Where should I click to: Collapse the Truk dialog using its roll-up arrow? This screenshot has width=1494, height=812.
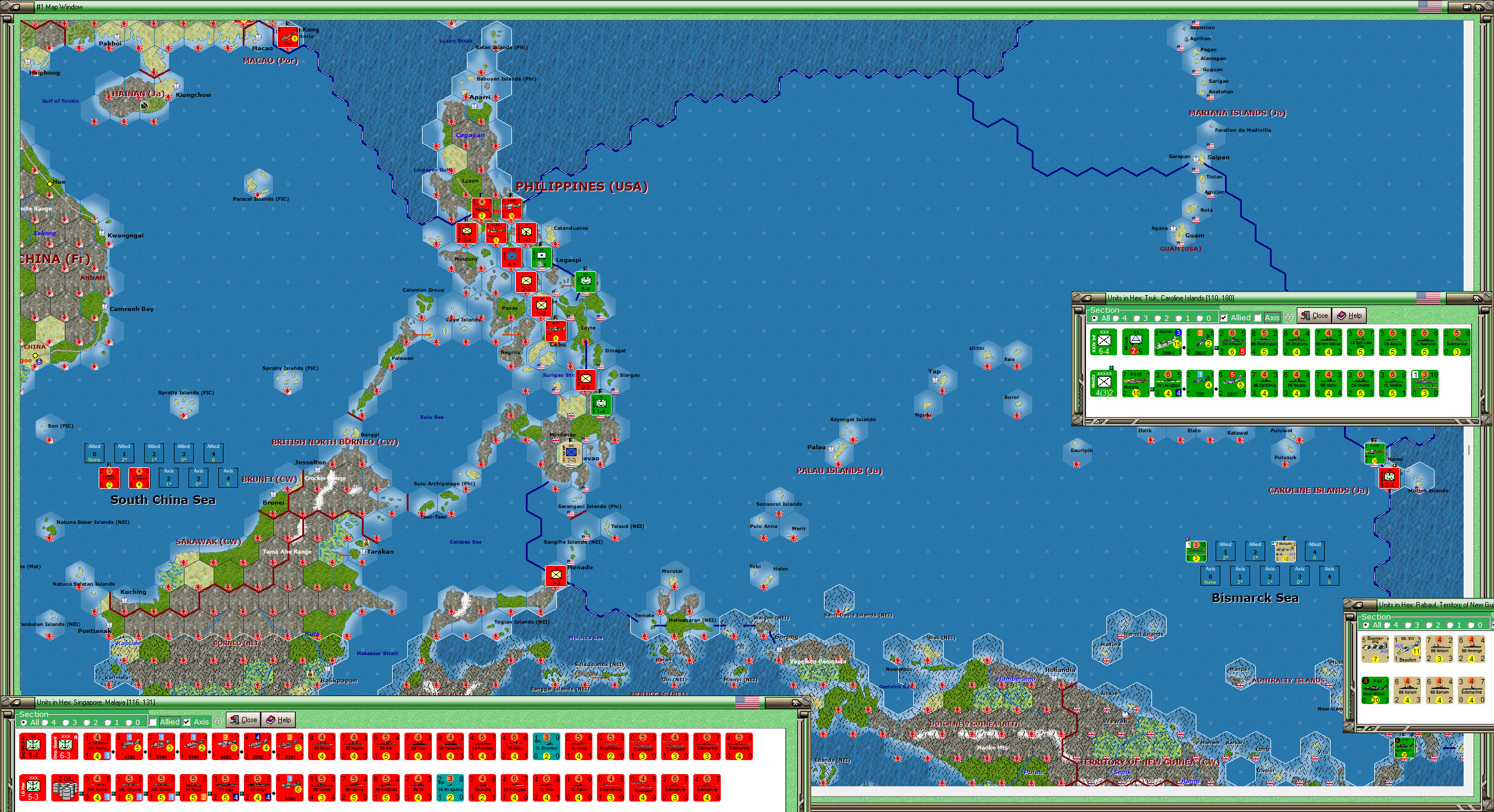point(1087,298)
